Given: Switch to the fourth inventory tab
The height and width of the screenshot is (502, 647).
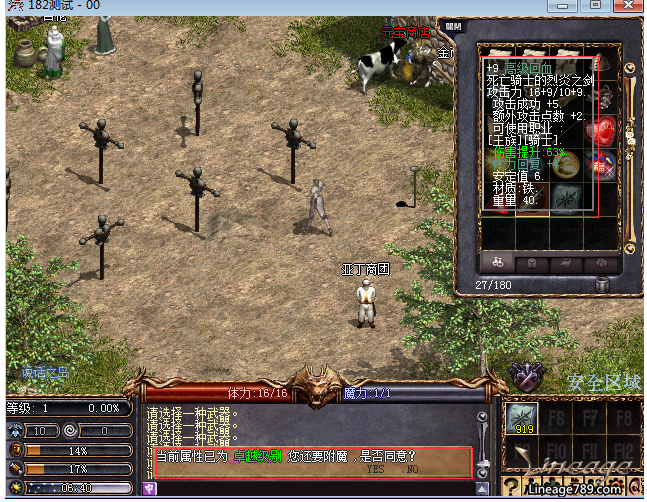Looking at the screenshot, I should click(601, 262).
